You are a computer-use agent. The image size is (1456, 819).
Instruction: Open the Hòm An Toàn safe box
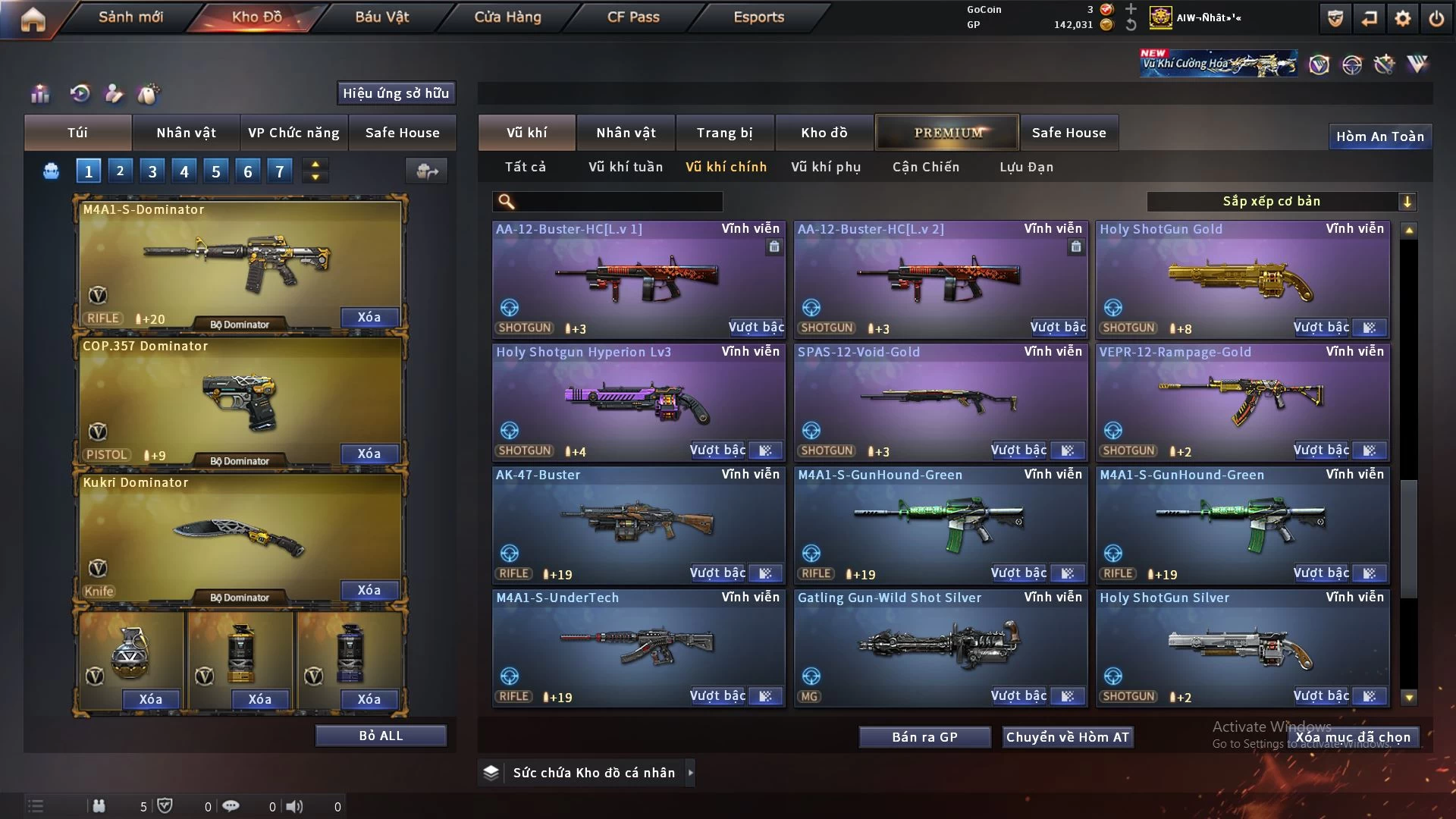(1379, 136)
